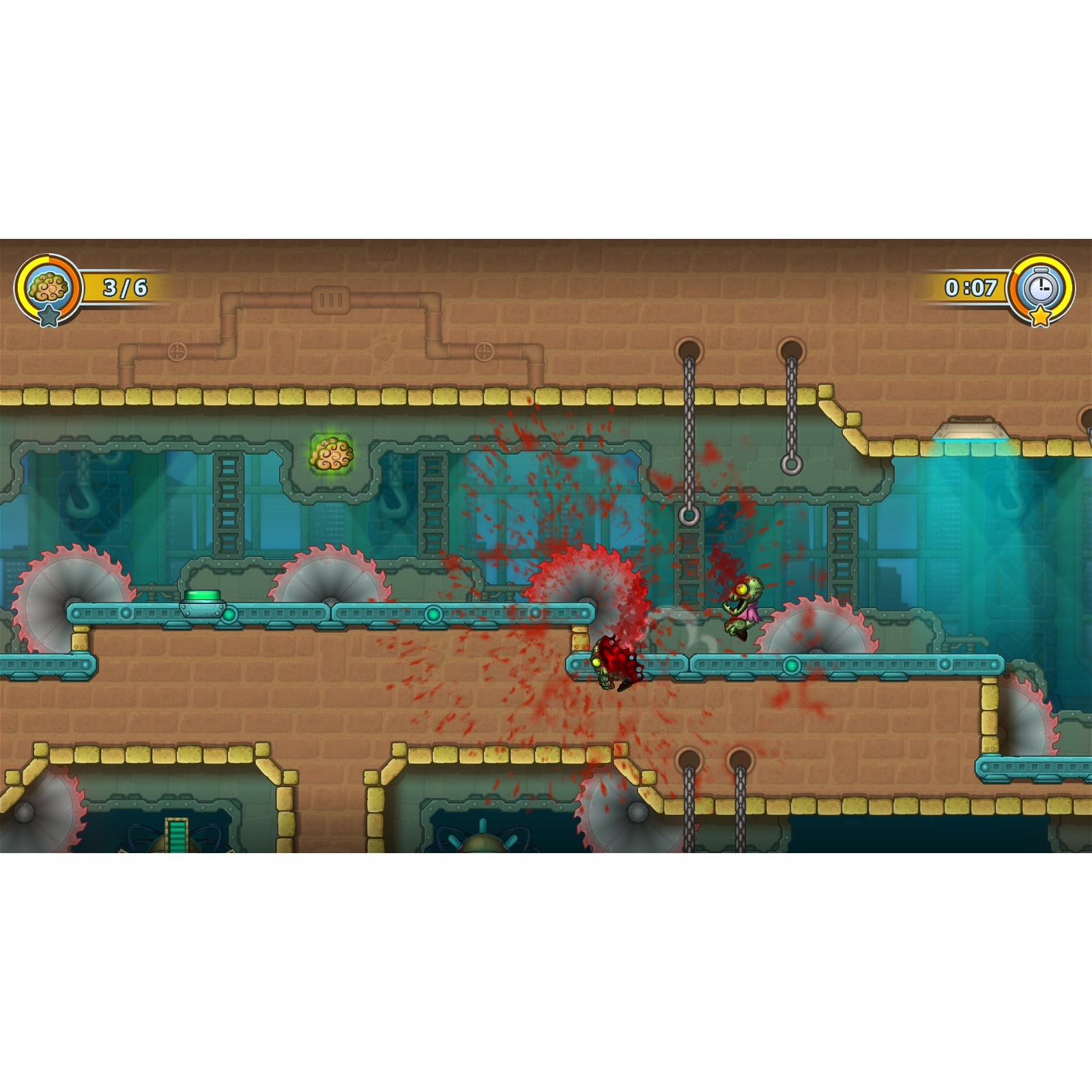Click the gold star under the timer

pyautogui.click(x=1041, y=317)
